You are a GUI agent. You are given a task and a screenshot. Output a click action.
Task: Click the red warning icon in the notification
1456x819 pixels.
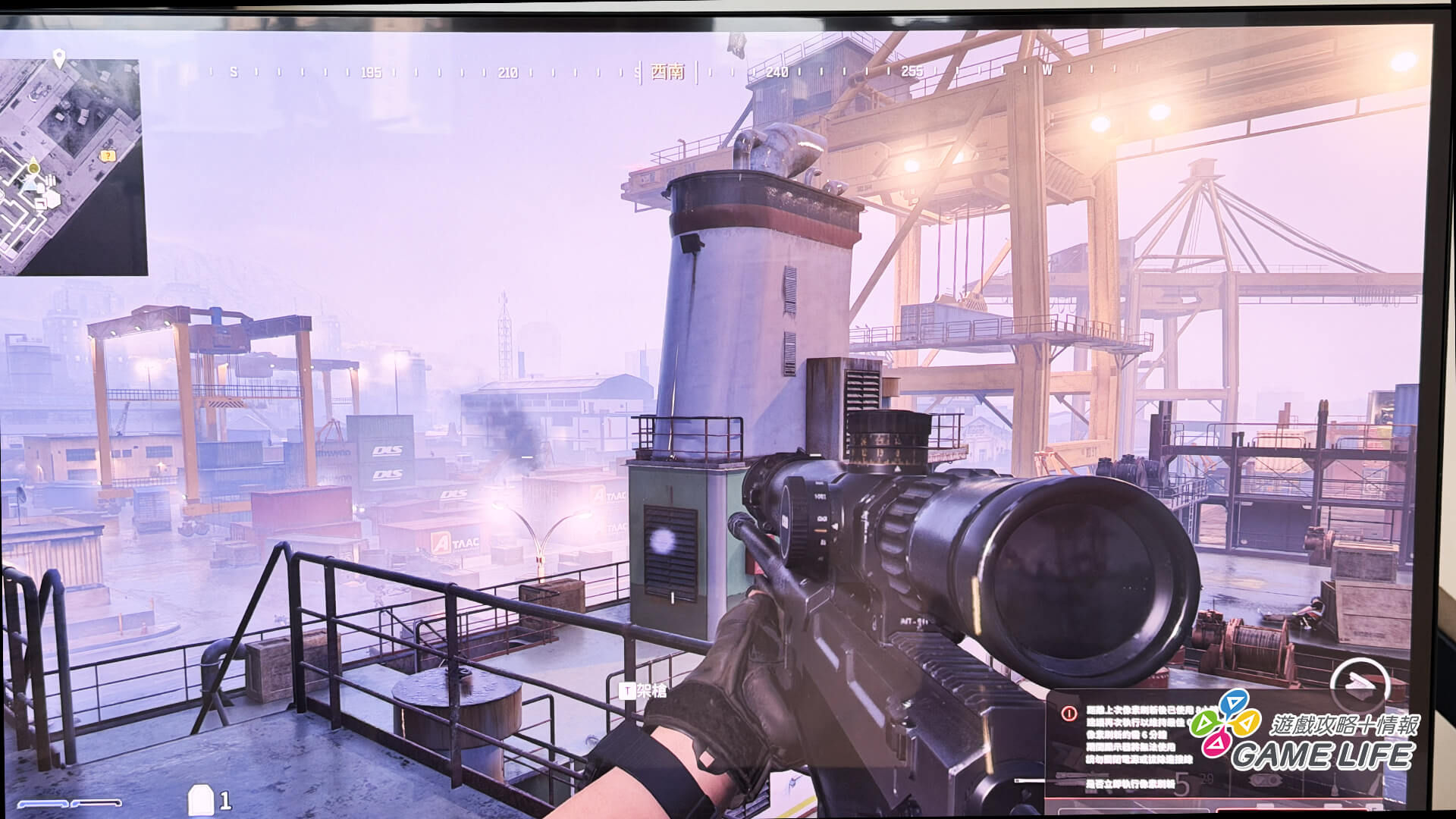click(x=1069, y=713)
